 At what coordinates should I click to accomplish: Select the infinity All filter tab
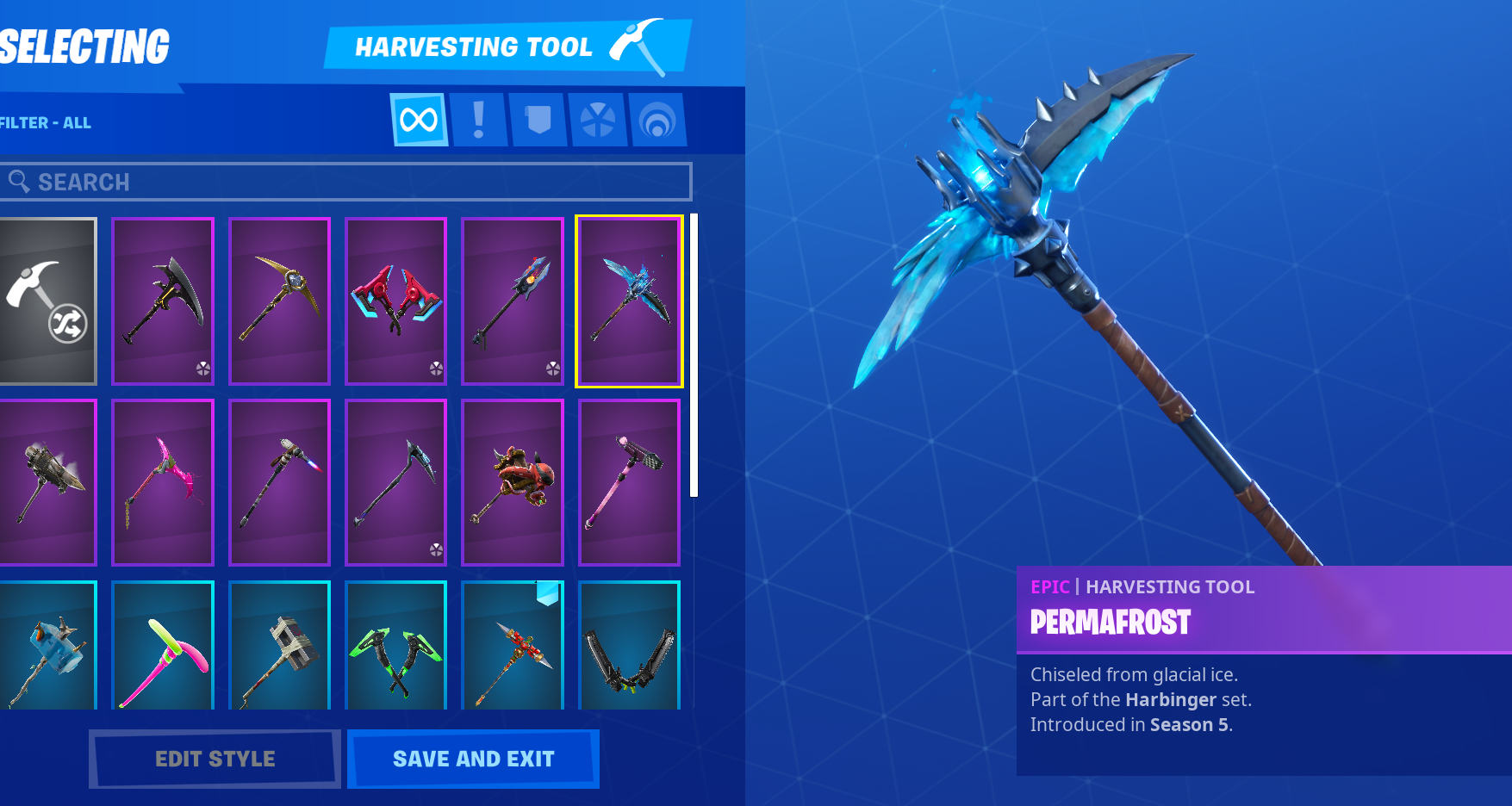click(419, 120)
